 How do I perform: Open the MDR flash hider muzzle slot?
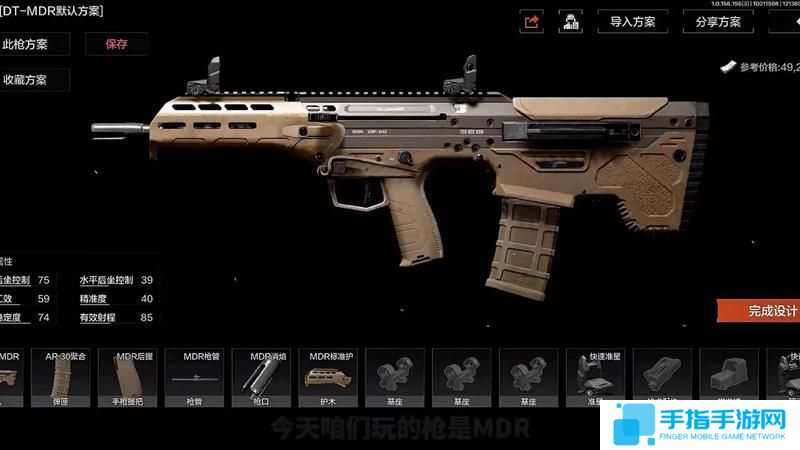click(261, 379)
